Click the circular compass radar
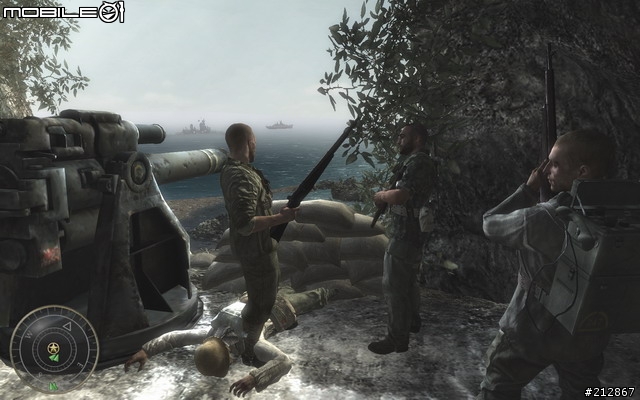 (54, 349)
